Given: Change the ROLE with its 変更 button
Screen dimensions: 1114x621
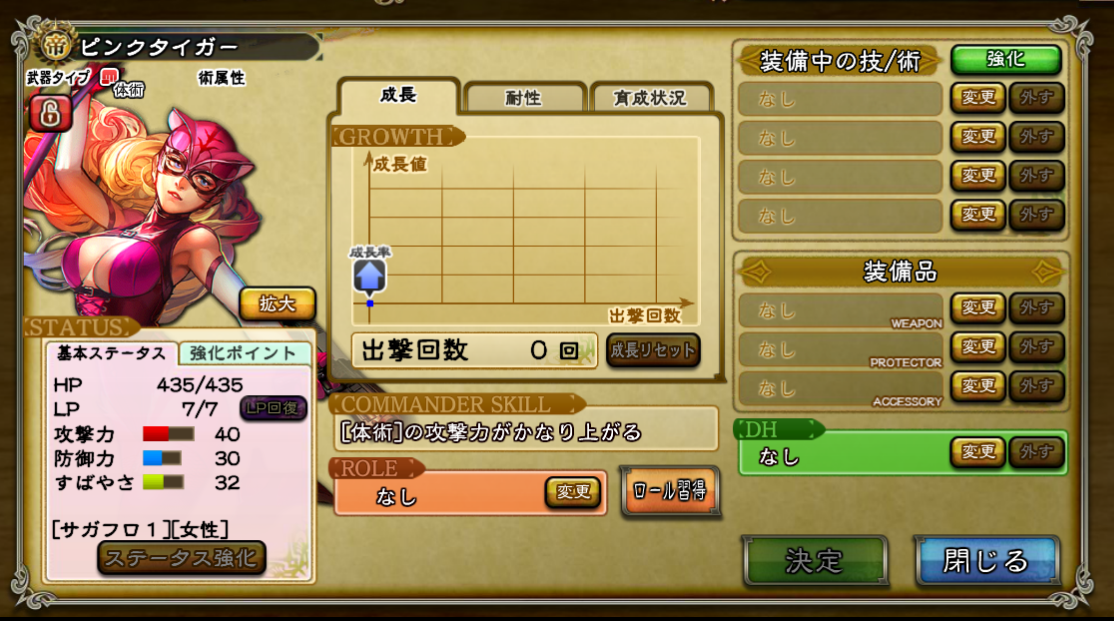Looking at the screenshot, I should click(x=573, y=492).
